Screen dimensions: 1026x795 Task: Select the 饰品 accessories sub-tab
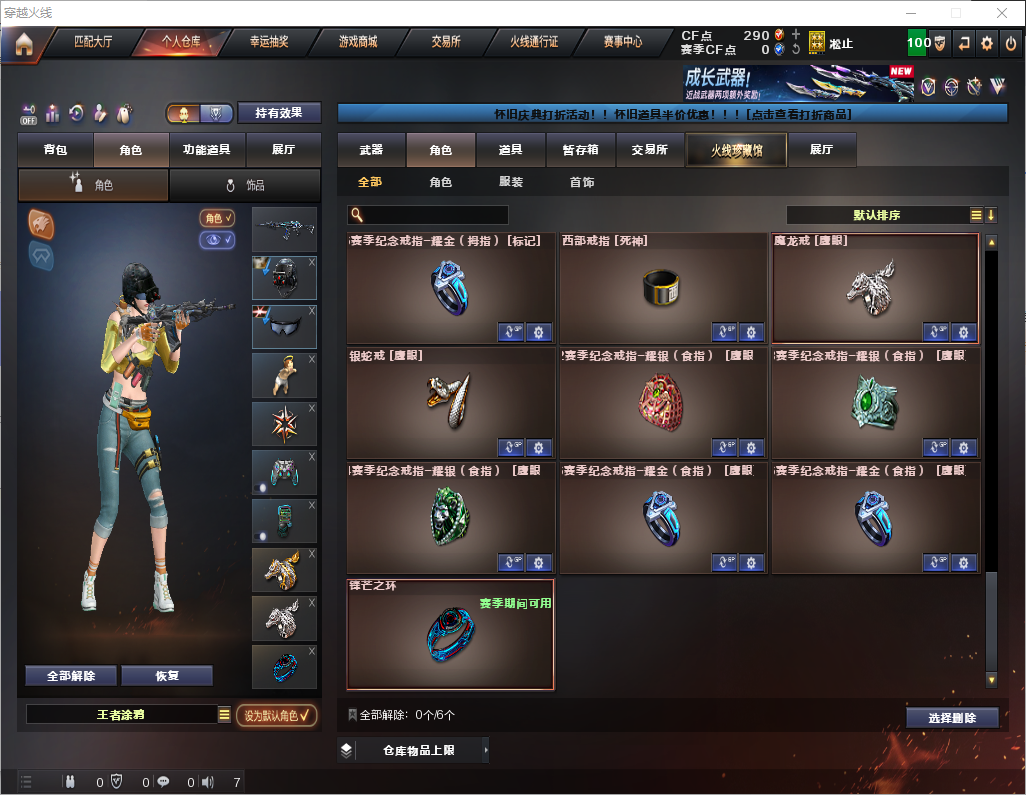(245, 185)
